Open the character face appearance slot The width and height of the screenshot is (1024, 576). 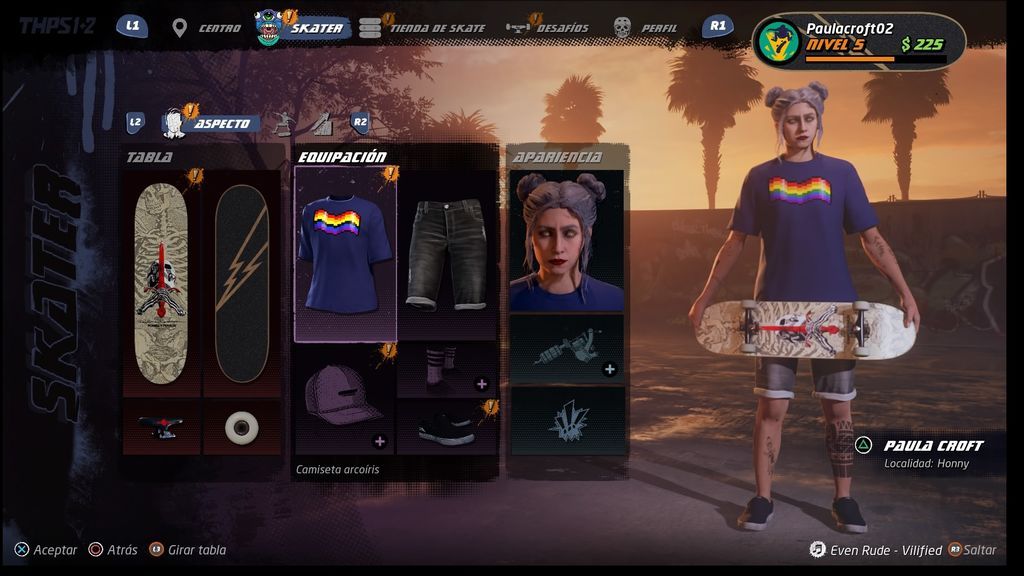pos(567,240)
